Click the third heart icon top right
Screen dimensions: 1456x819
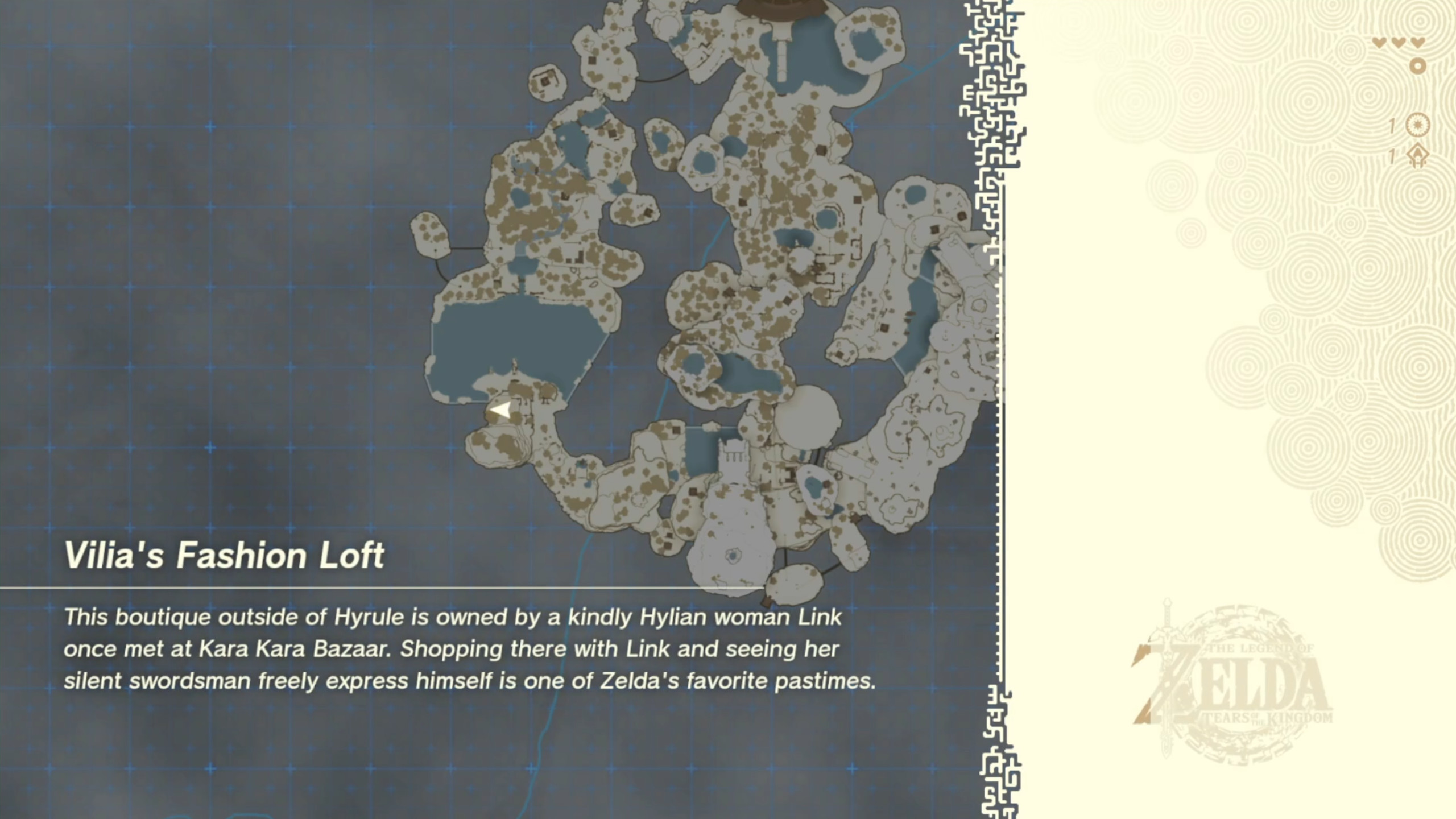1419,42
